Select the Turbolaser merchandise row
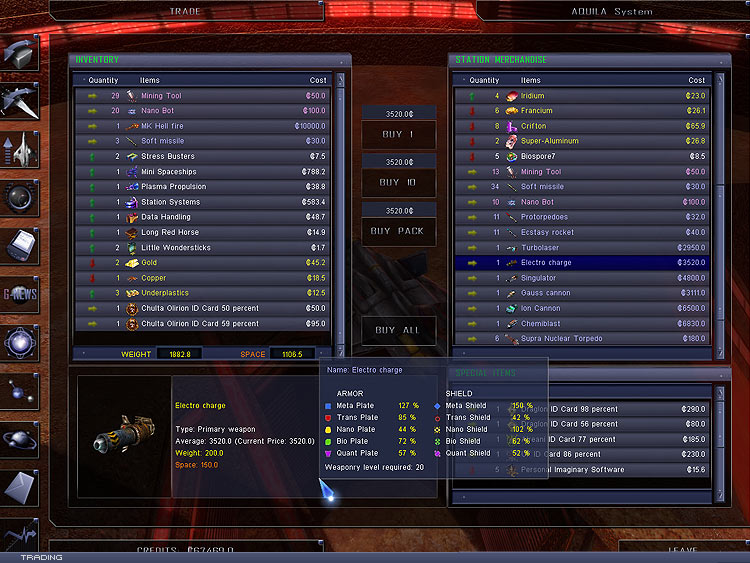The height and width of the screenshot is (563, 750). point(590,248)
